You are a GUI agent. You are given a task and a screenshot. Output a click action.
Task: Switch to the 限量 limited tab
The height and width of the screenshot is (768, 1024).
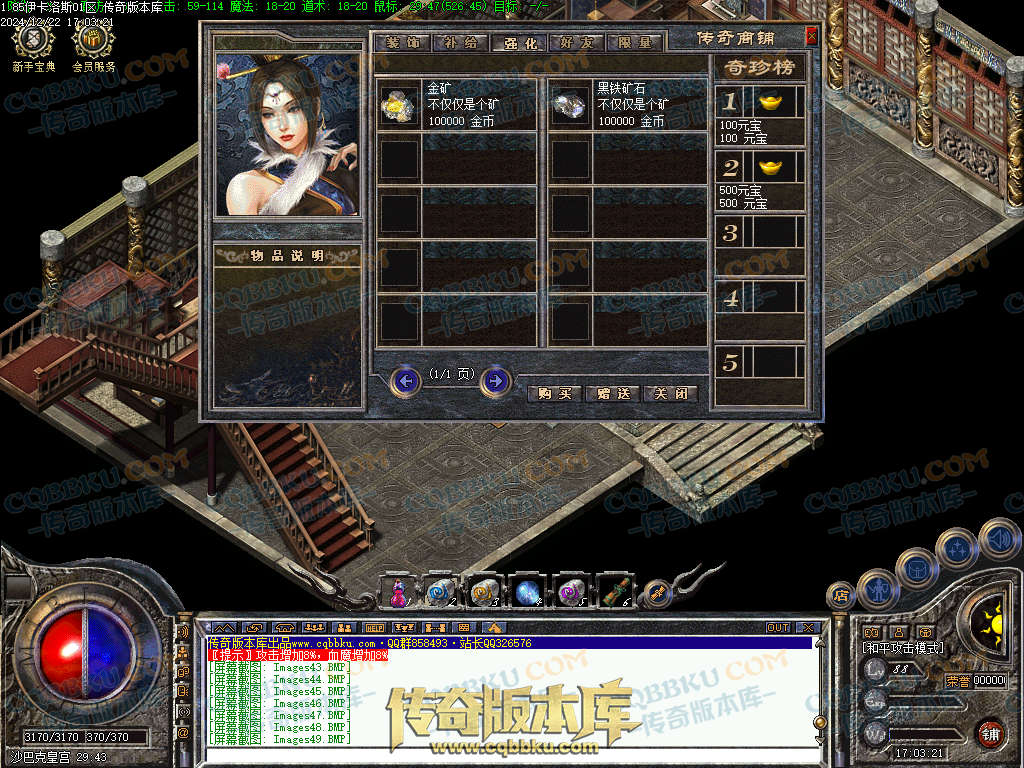[635, 43]
